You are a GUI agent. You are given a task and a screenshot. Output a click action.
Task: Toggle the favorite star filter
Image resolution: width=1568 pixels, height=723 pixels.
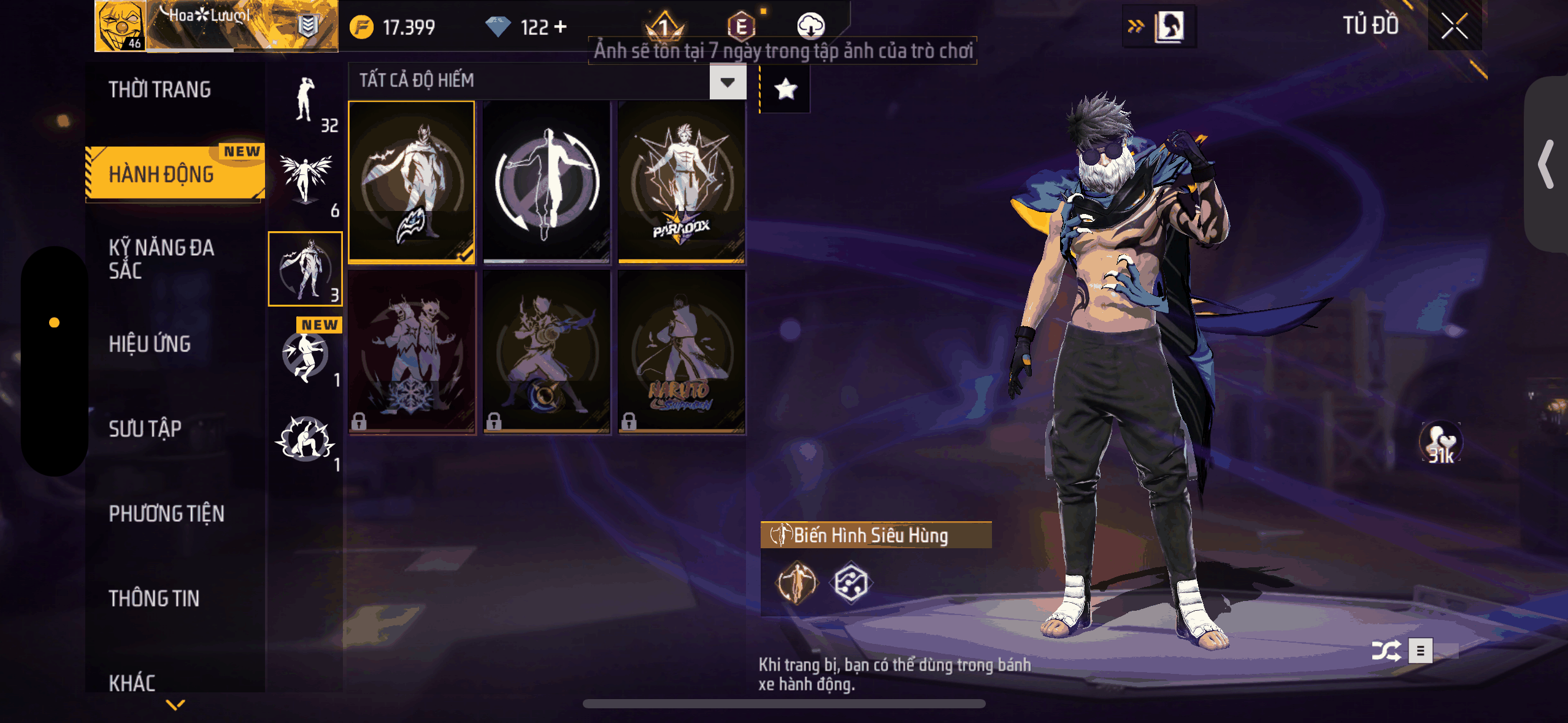pos(785,90)
